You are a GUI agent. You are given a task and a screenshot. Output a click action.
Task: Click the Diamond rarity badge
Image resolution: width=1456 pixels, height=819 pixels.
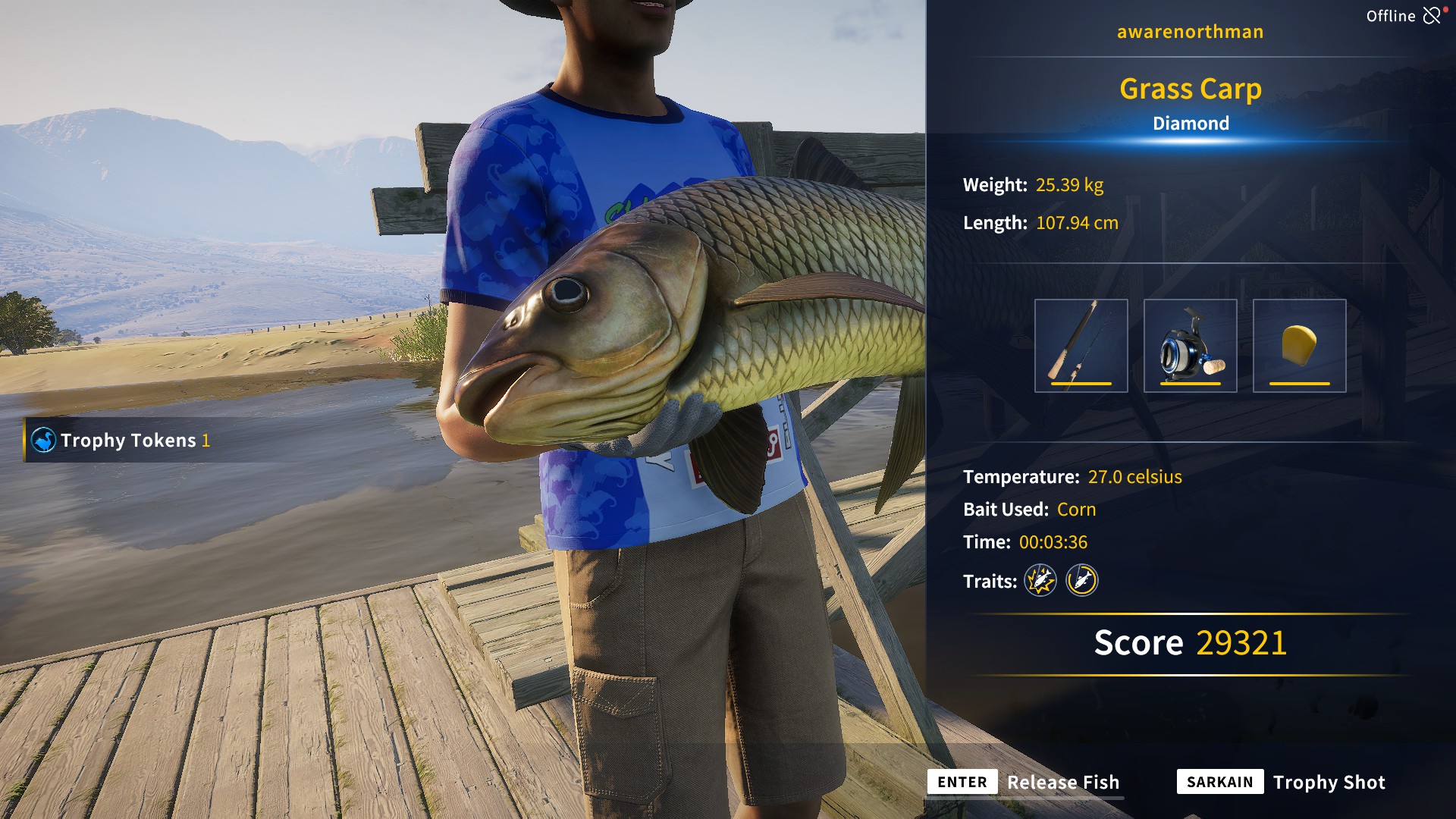(1191, 123)
